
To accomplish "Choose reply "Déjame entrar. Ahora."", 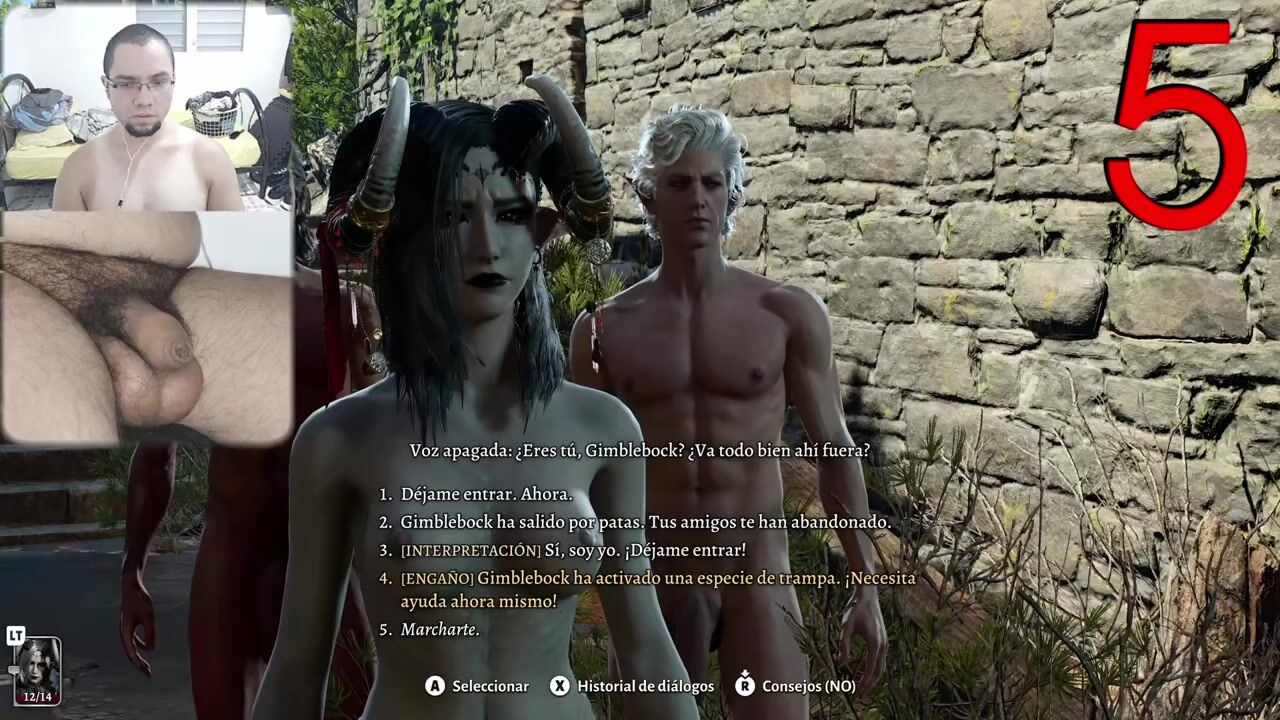I will point(486,494).
